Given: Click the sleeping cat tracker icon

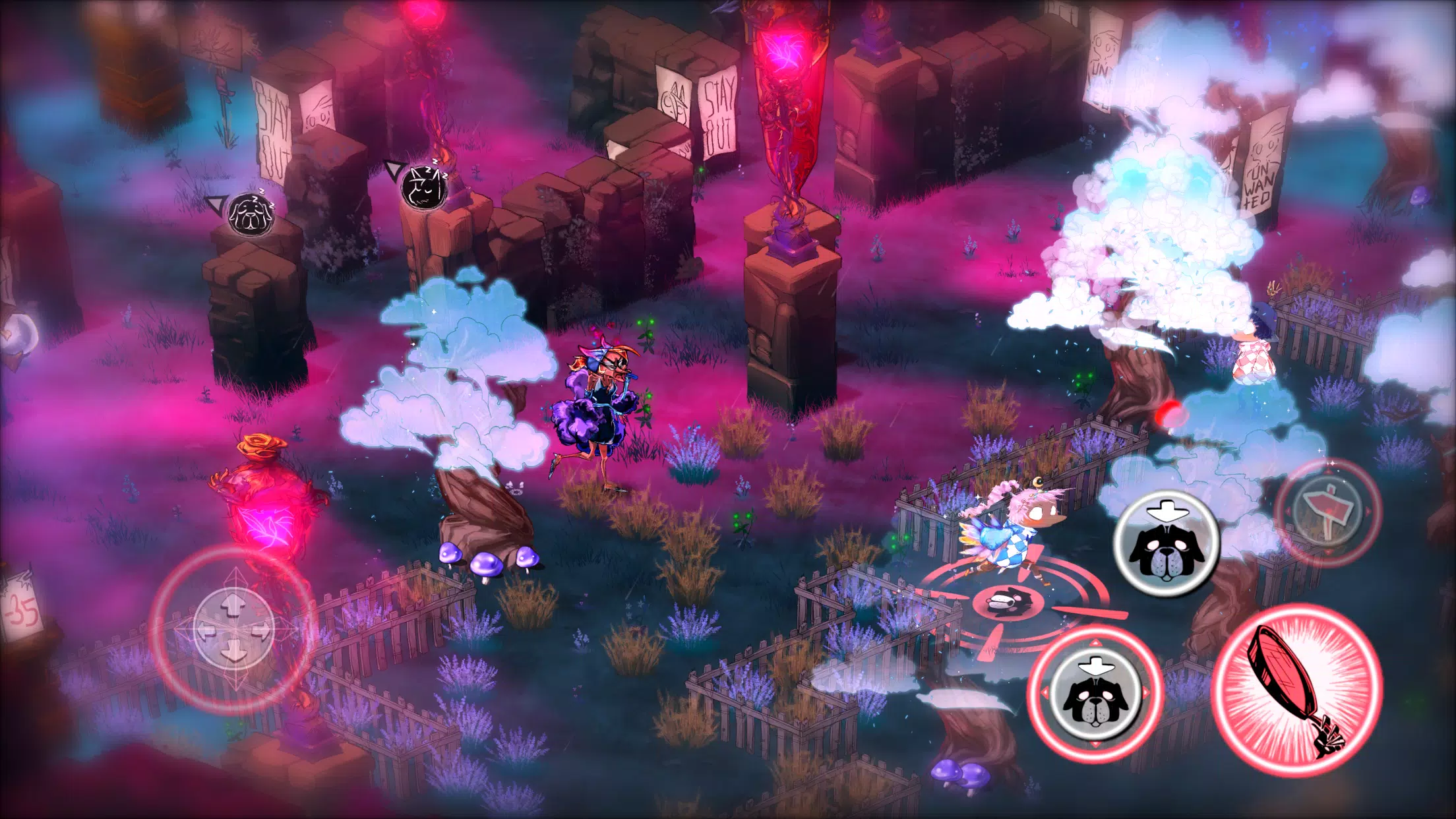Looking at the screenshot, I should [424, 187].
